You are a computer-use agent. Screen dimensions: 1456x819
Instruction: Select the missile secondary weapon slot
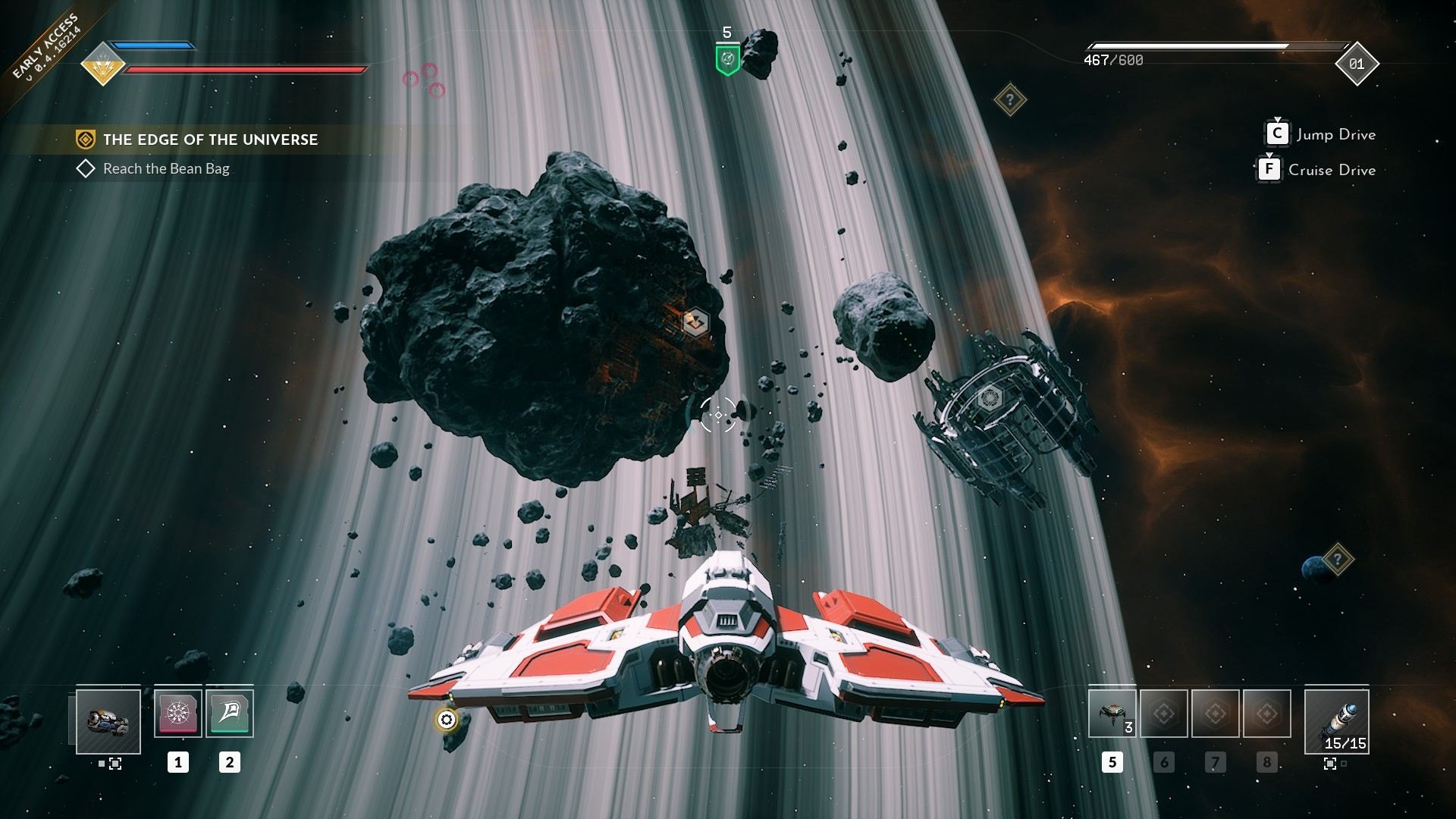click(1337, 721)
